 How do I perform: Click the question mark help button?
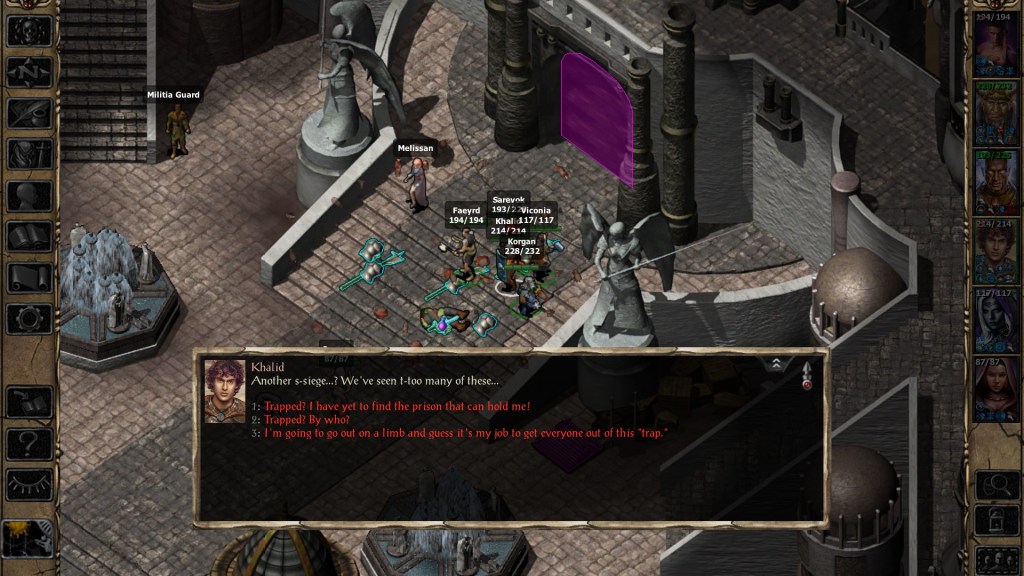(x=29, y=443)
